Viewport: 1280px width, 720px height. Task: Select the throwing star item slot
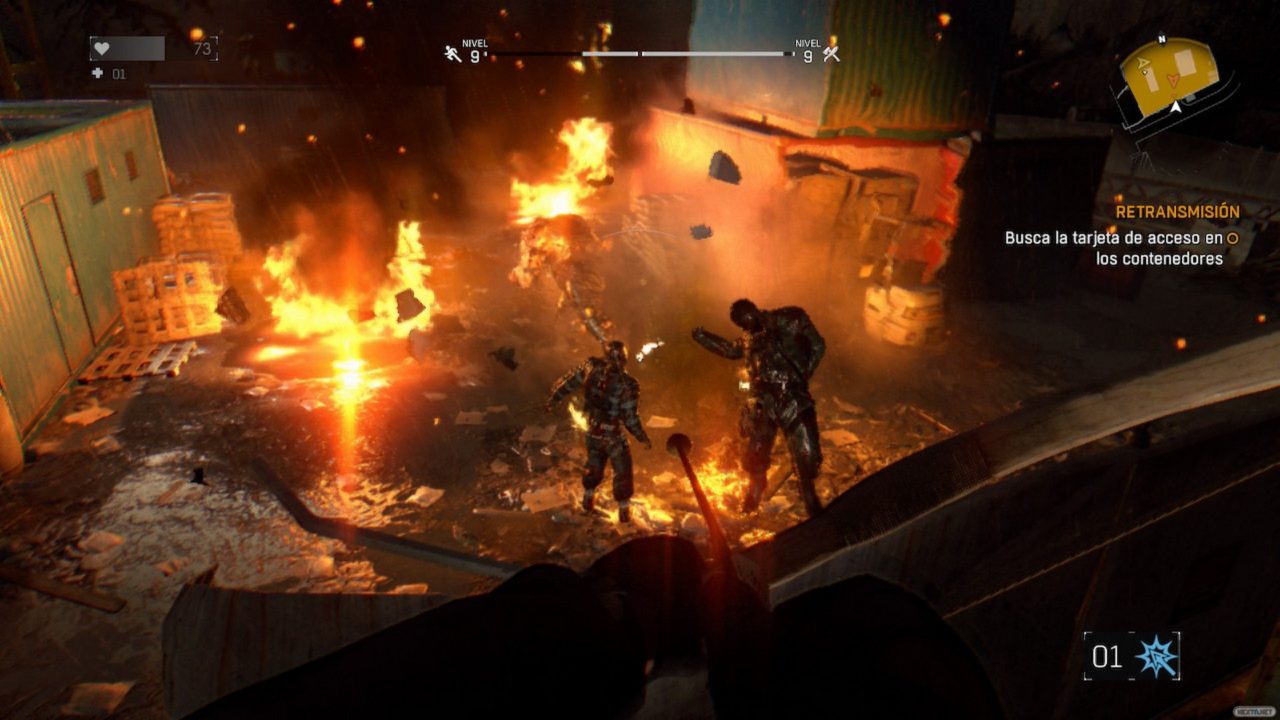[x=1157, y=656]
